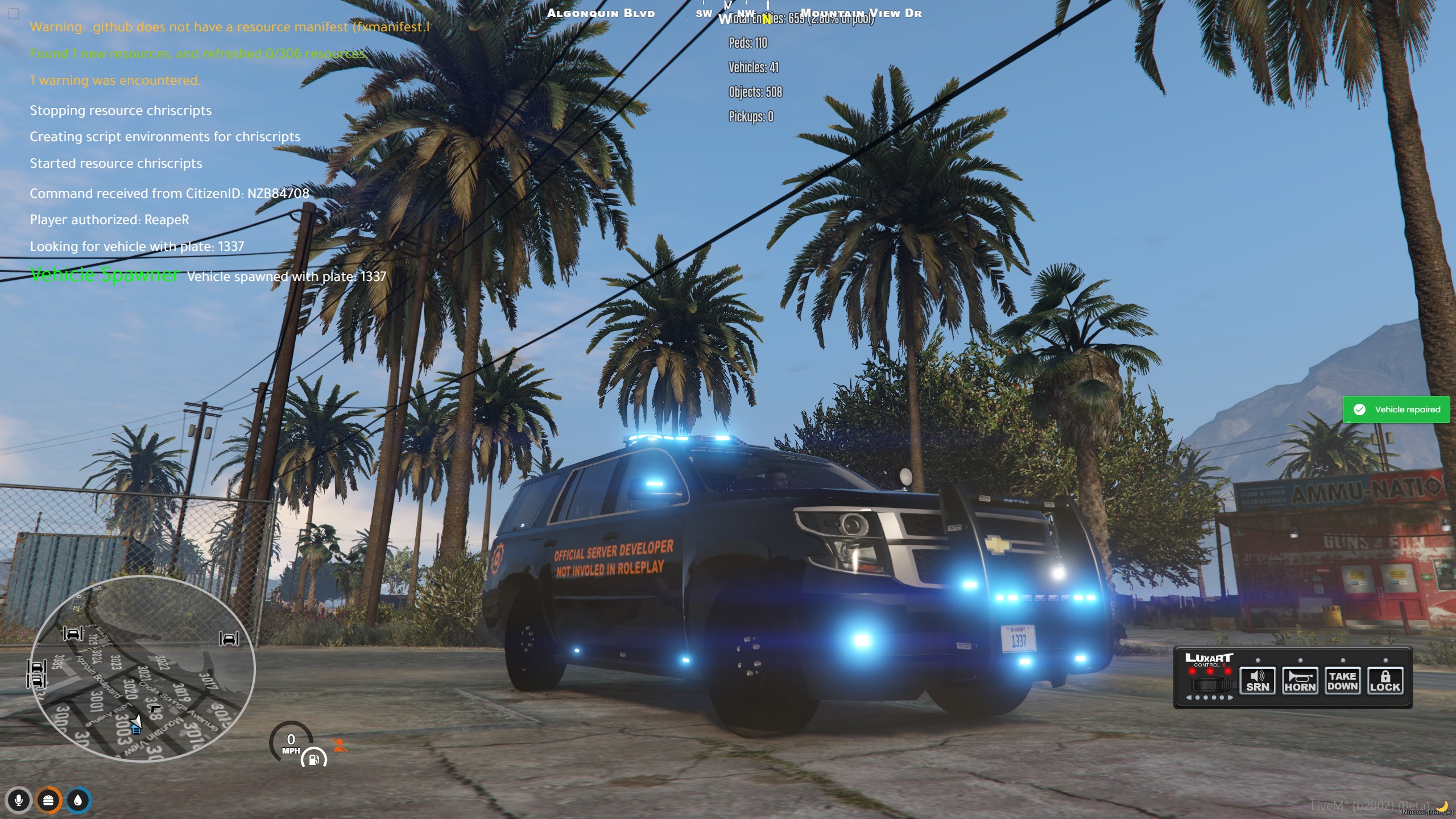Click the circular street minimap
The image size is (1456, 819).
pos(142,668)
